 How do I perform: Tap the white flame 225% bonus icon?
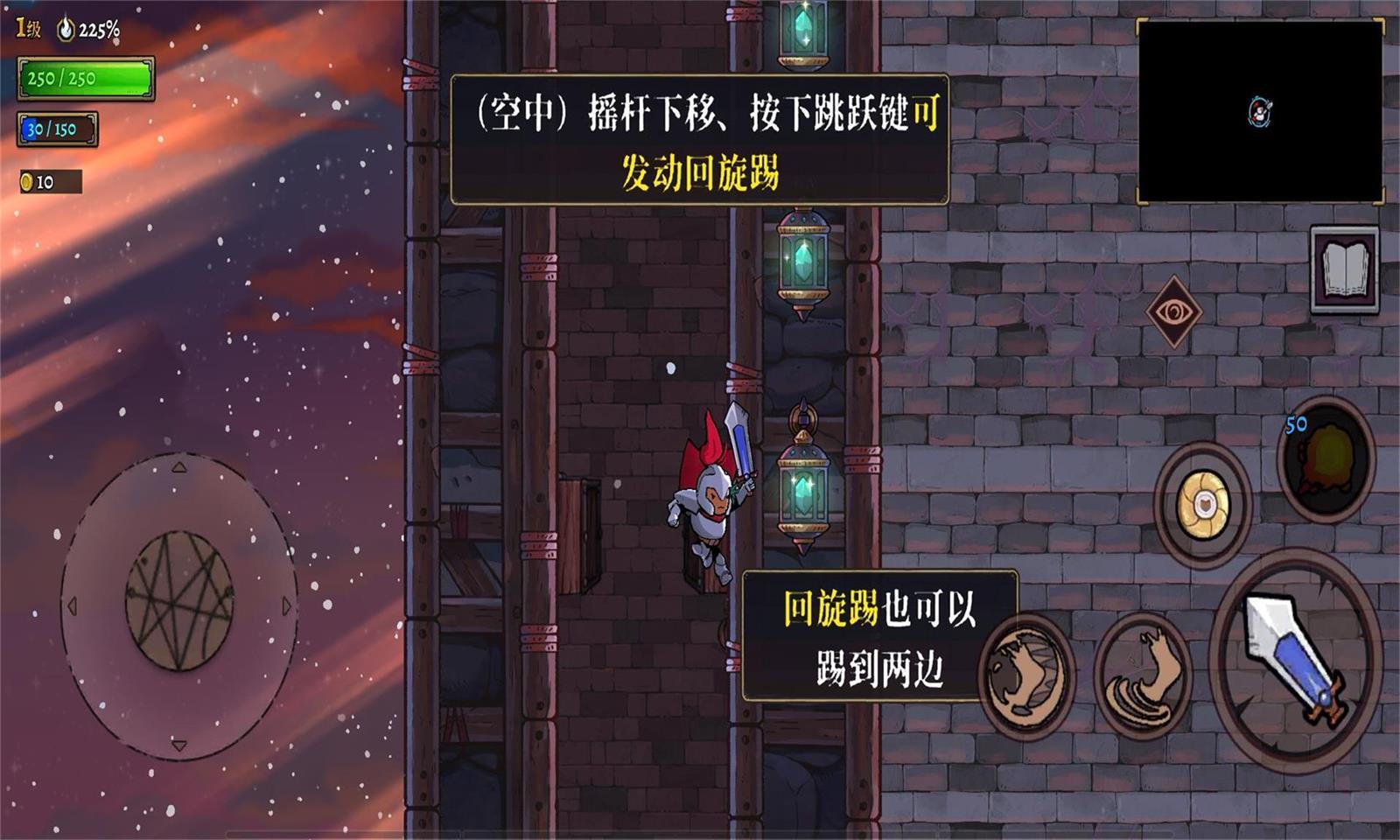click(63, 26)
